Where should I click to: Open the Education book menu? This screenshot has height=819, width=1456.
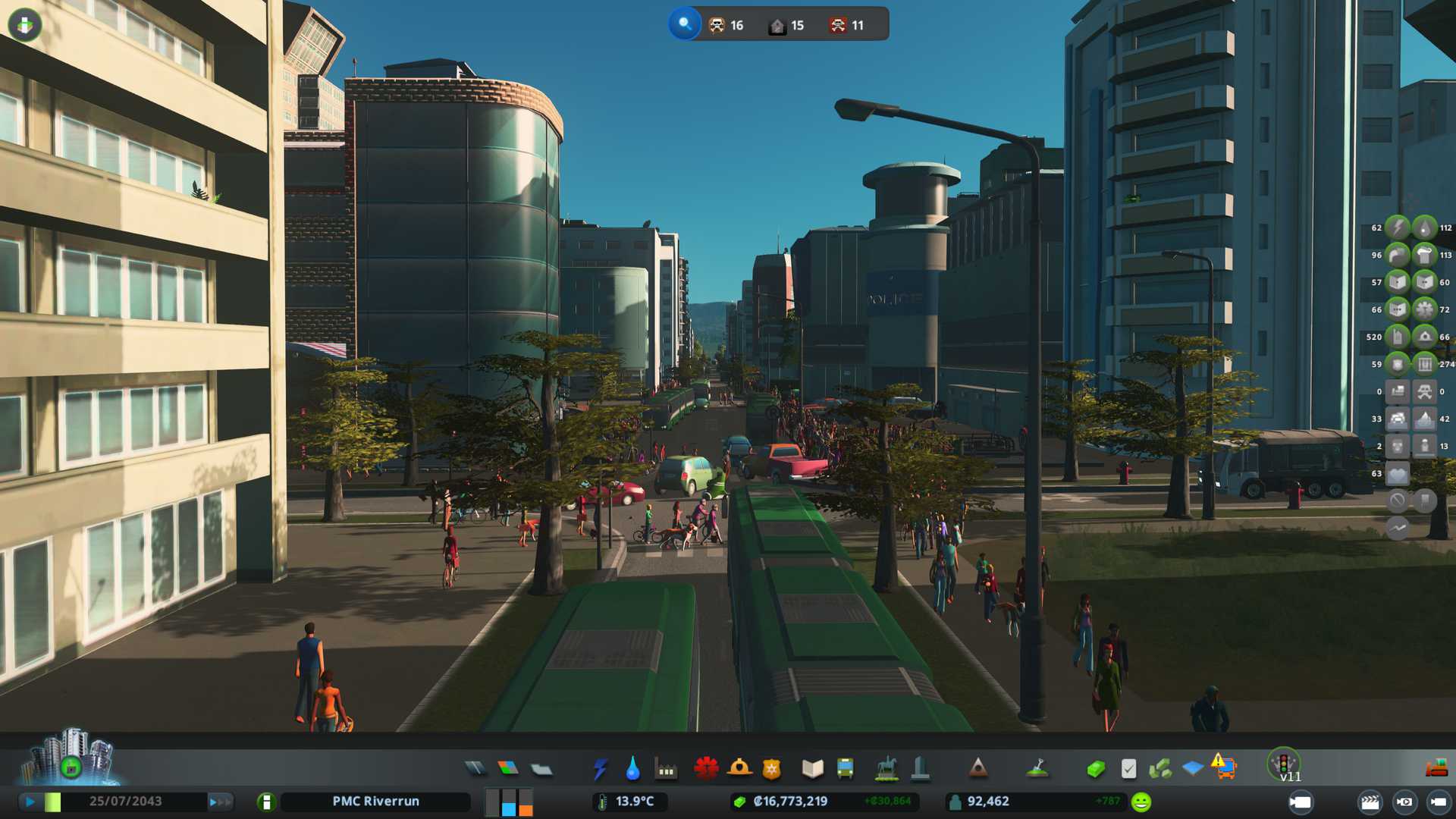click(x=812, y=769)
